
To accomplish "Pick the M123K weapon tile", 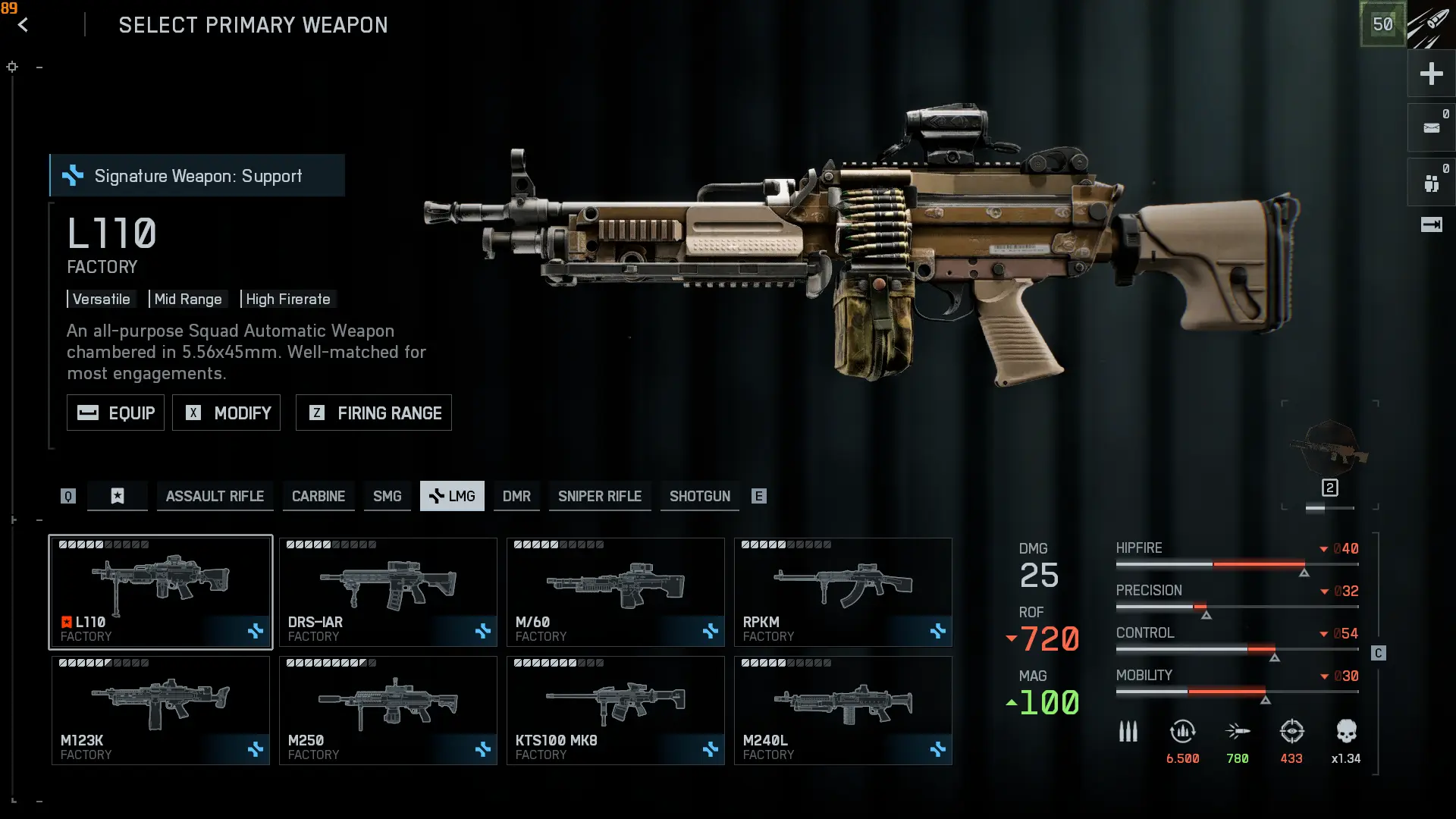I will (161, 710).
